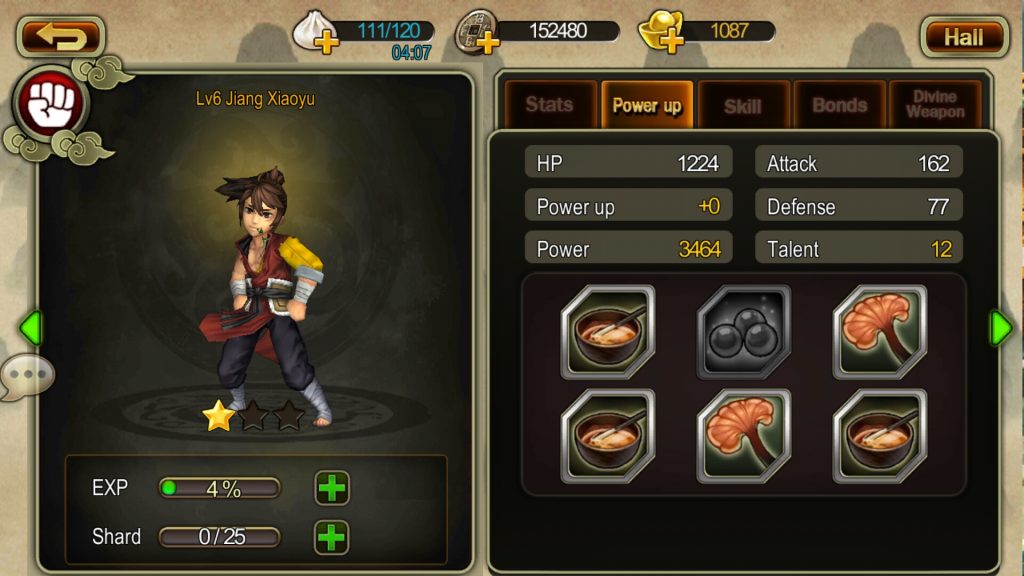The image size is (1024, 576).
Task: Go back using the arrow button
Action: [x=60, y=37]
